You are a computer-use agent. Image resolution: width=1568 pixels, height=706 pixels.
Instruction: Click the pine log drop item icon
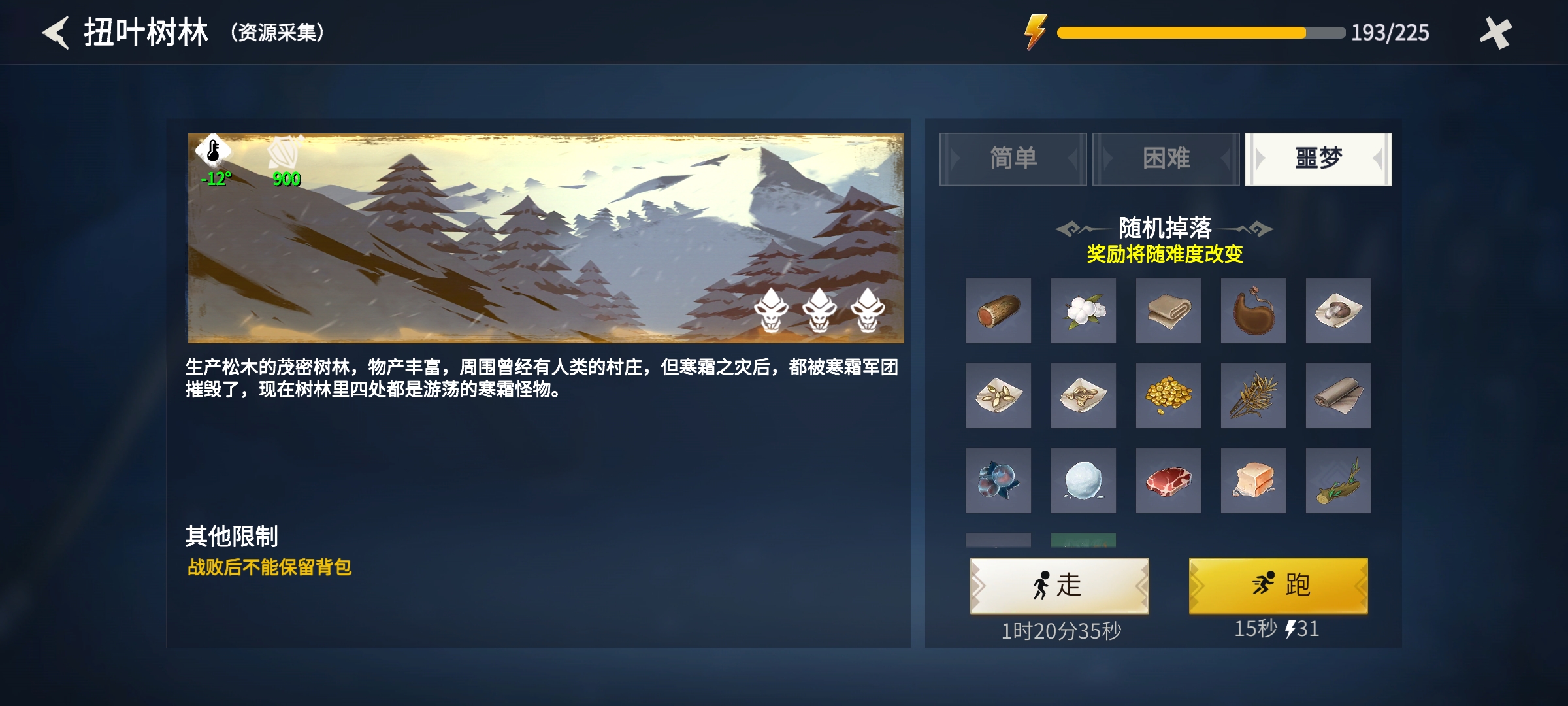998,312
